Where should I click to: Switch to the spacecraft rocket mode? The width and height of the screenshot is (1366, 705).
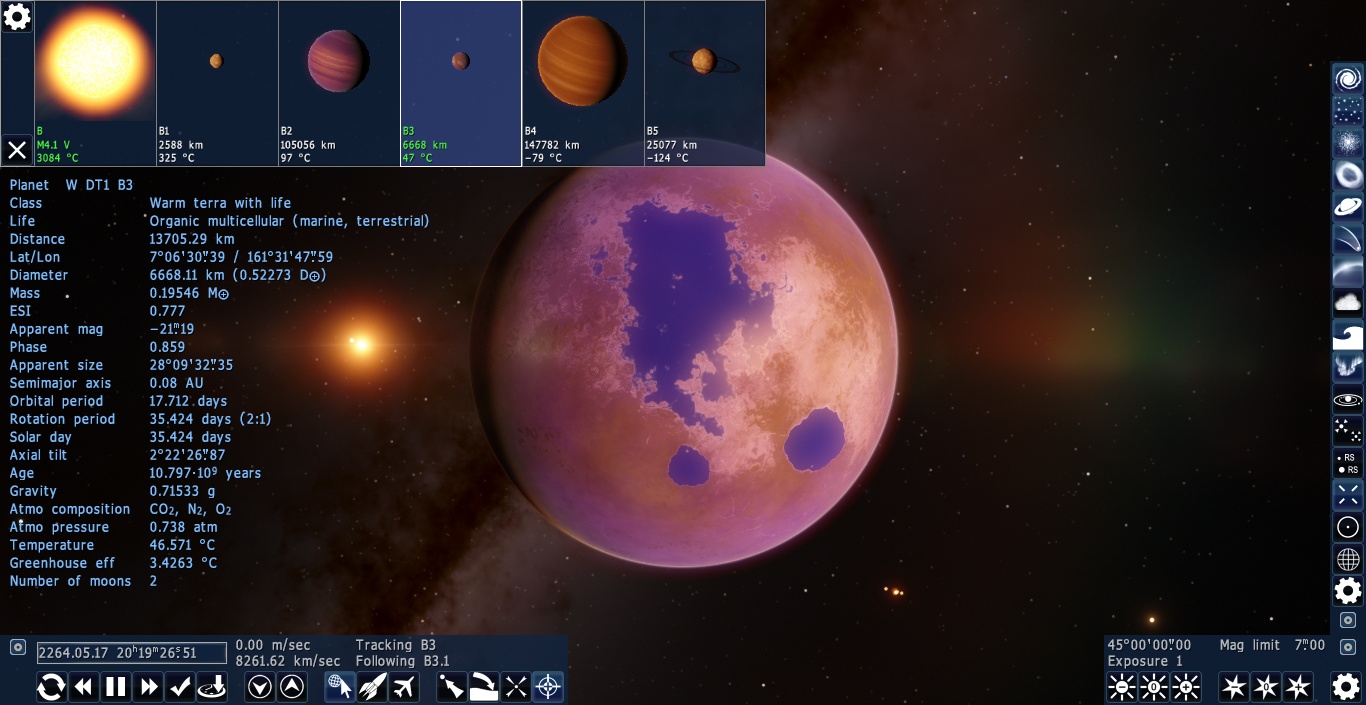pos(372,687)
